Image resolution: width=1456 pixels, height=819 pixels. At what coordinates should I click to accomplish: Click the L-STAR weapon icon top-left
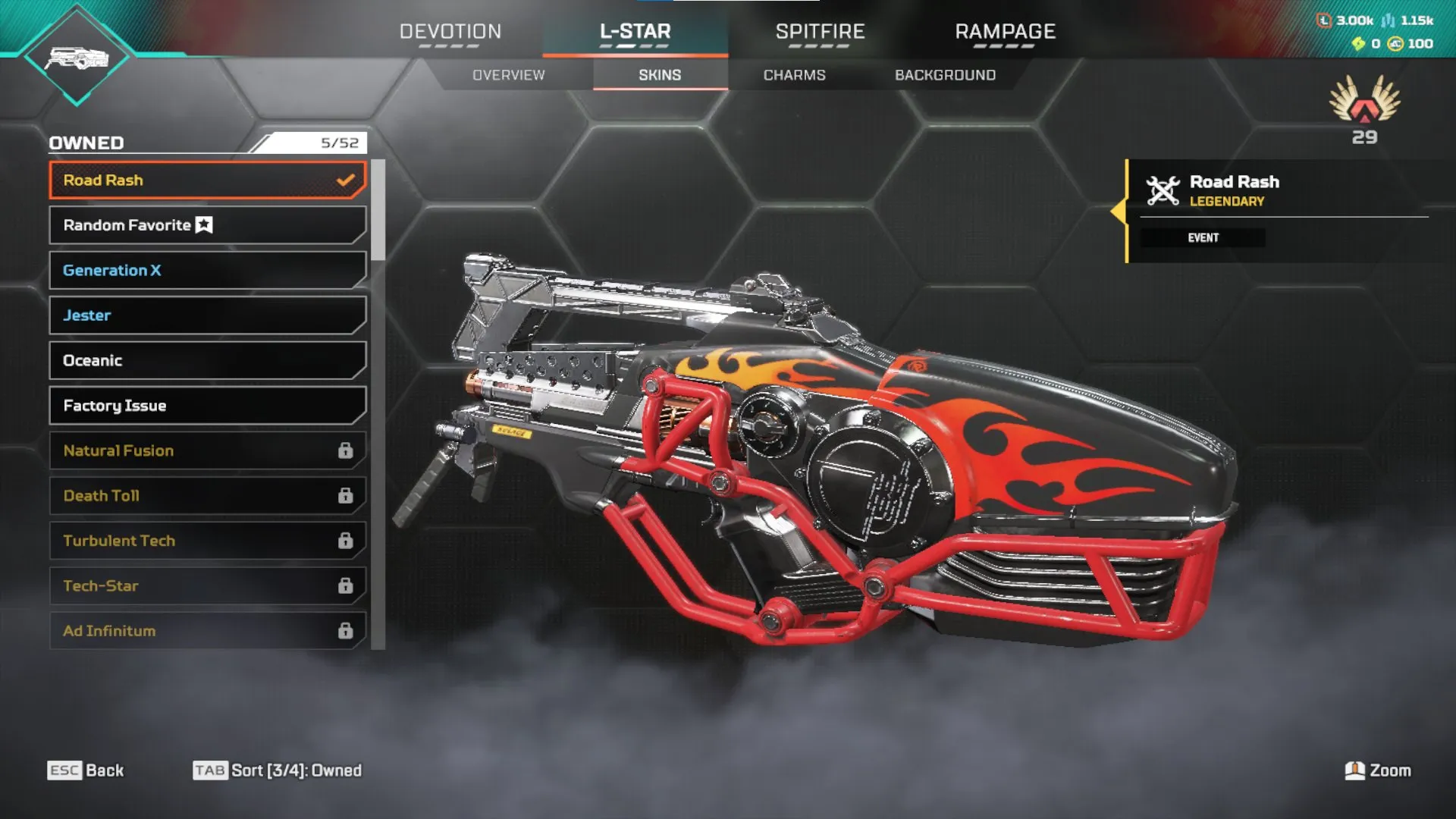coord(76,57)
